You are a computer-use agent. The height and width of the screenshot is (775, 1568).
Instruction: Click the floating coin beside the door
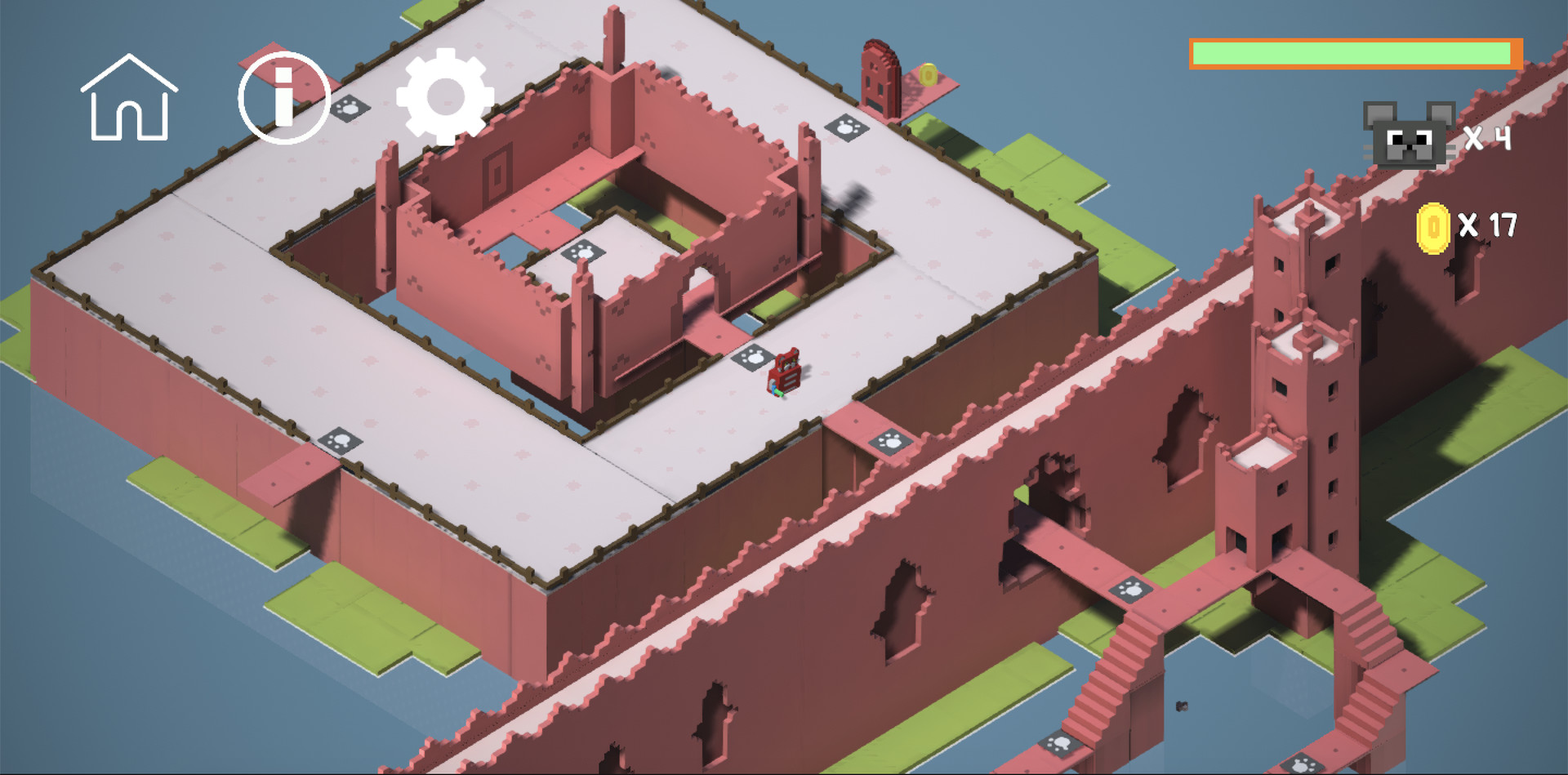point(927,75)
